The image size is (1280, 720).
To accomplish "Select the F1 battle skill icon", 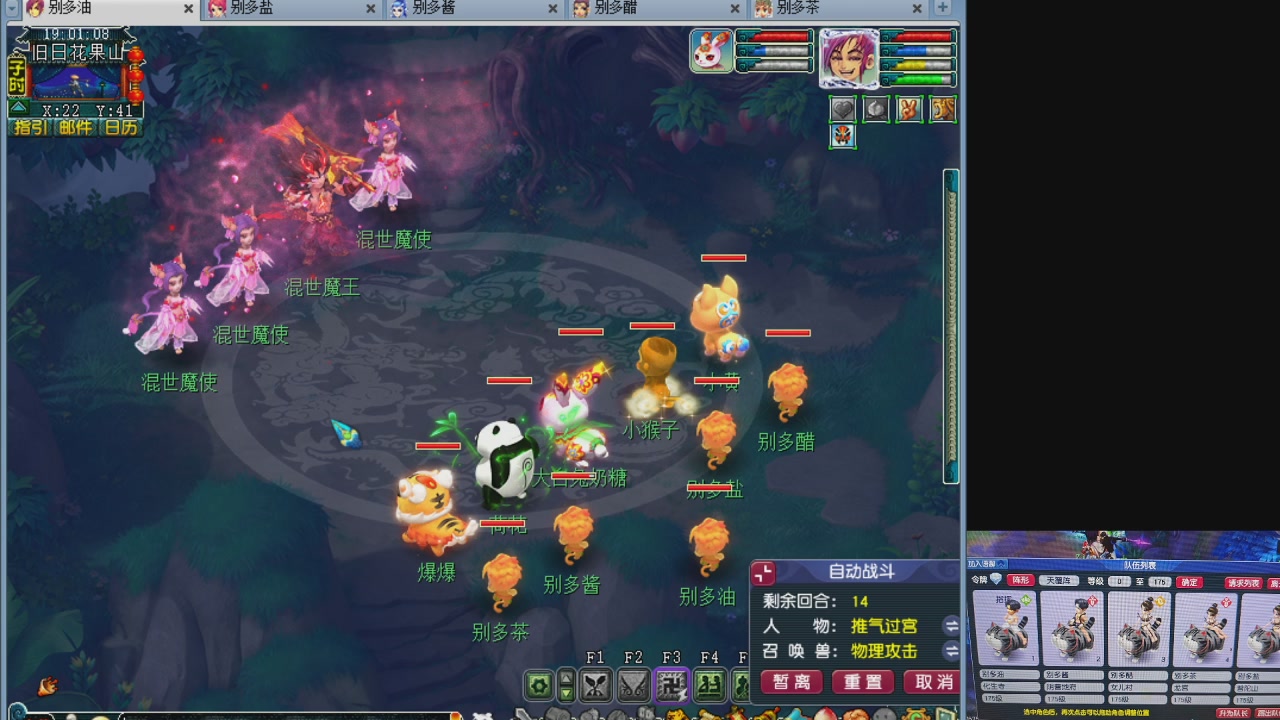I will (596, 686).
